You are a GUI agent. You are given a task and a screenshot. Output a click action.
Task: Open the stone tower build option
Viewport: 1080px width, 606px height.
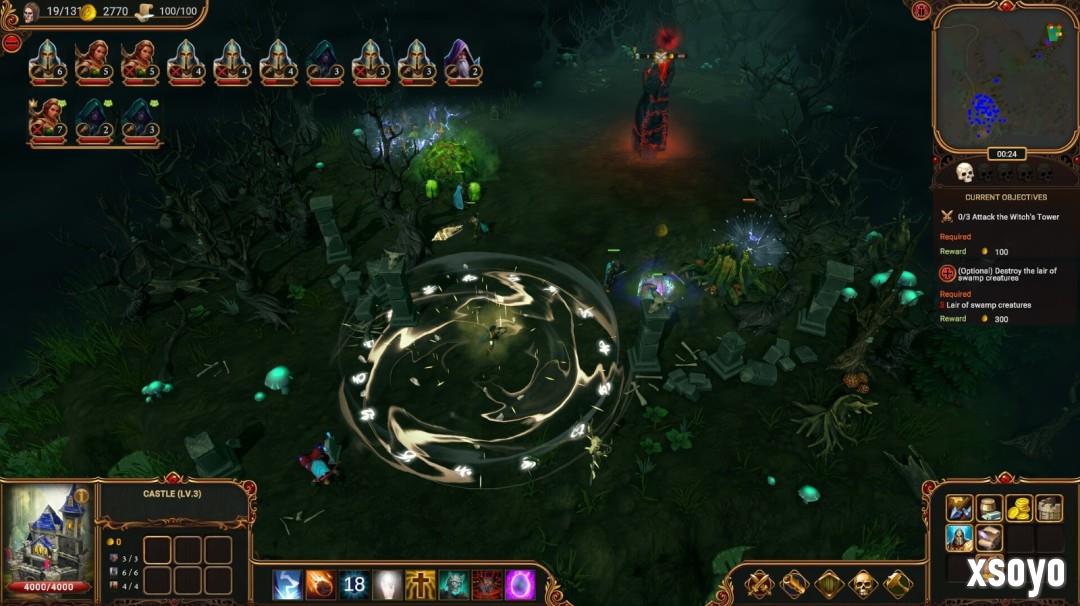(x=1048, y=508)
